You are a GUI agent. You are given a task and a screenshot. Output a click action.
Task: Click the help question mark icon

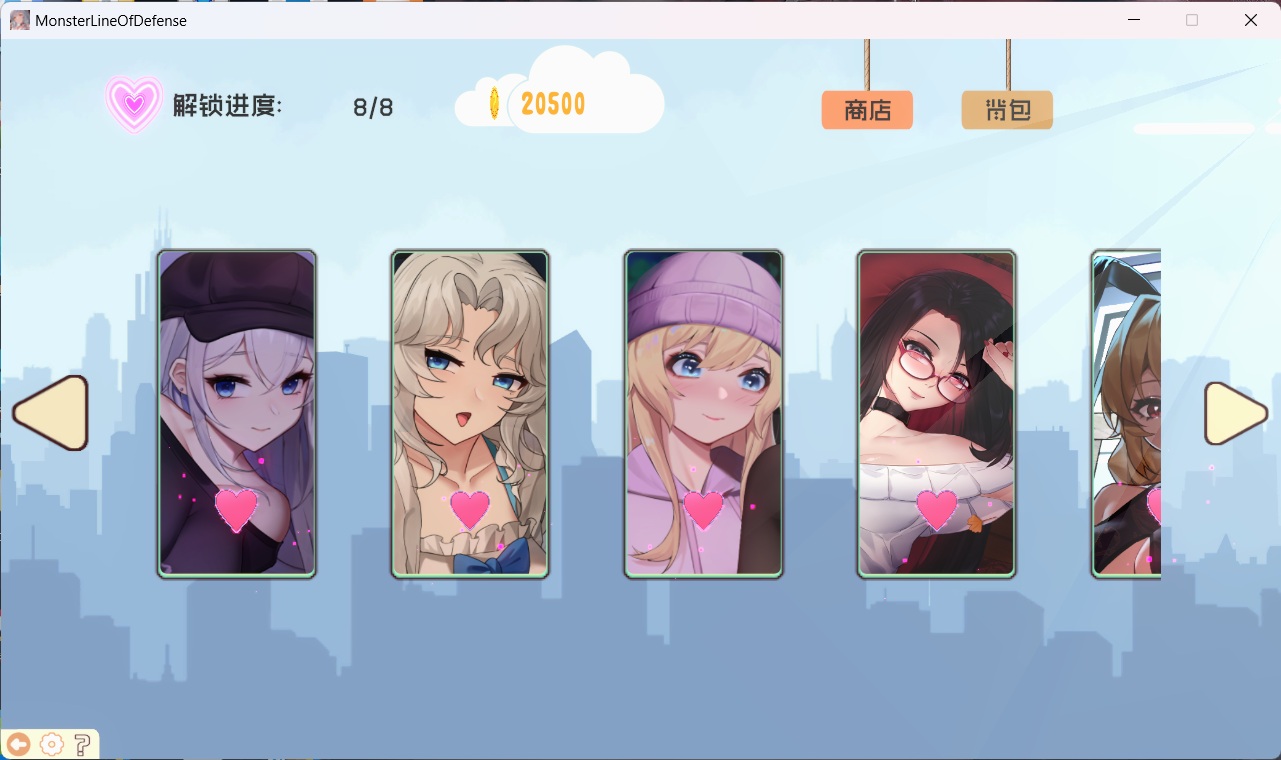point(84,744)
